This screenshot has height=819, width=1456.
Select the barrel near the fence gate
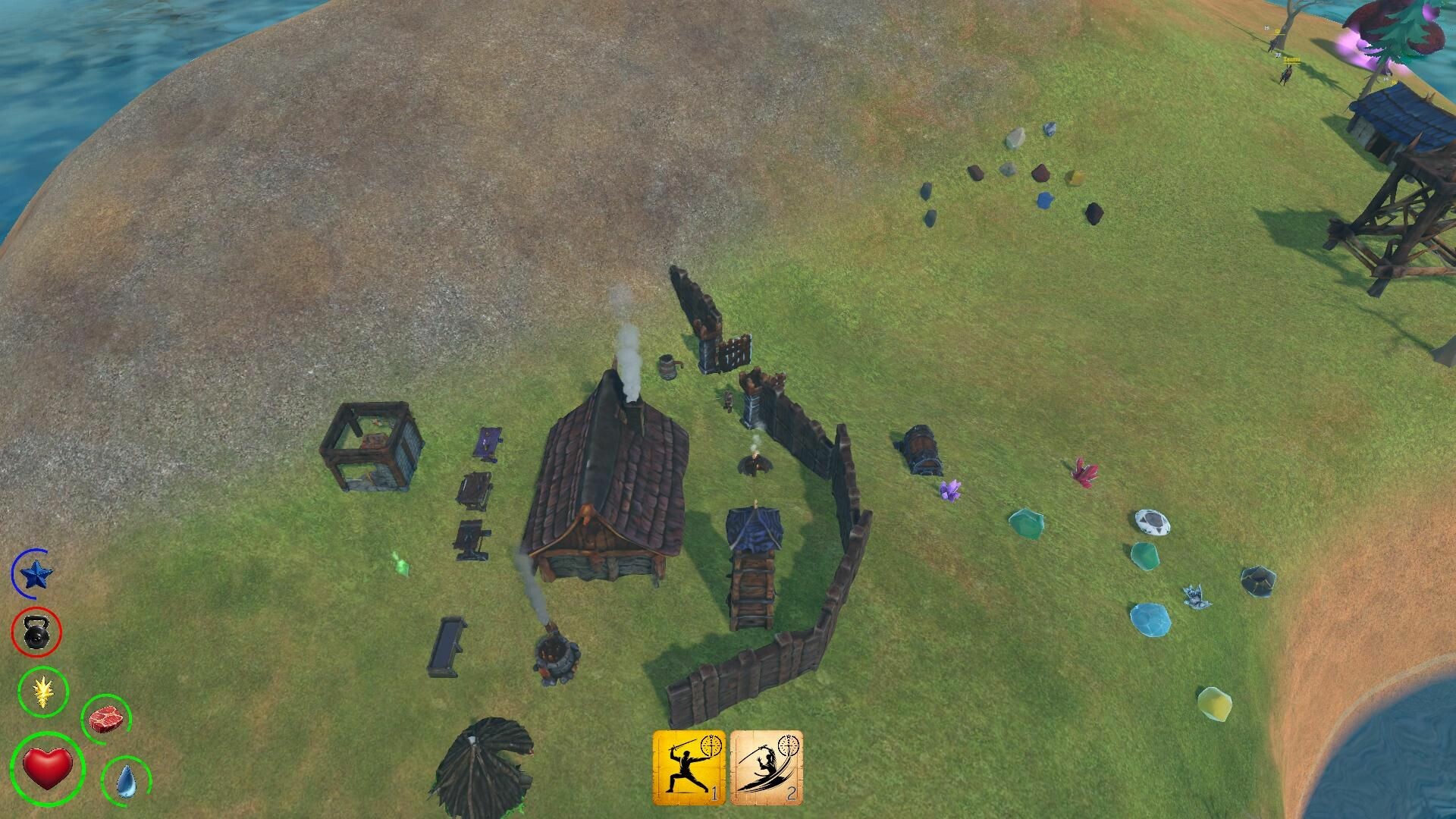point(670,366)
